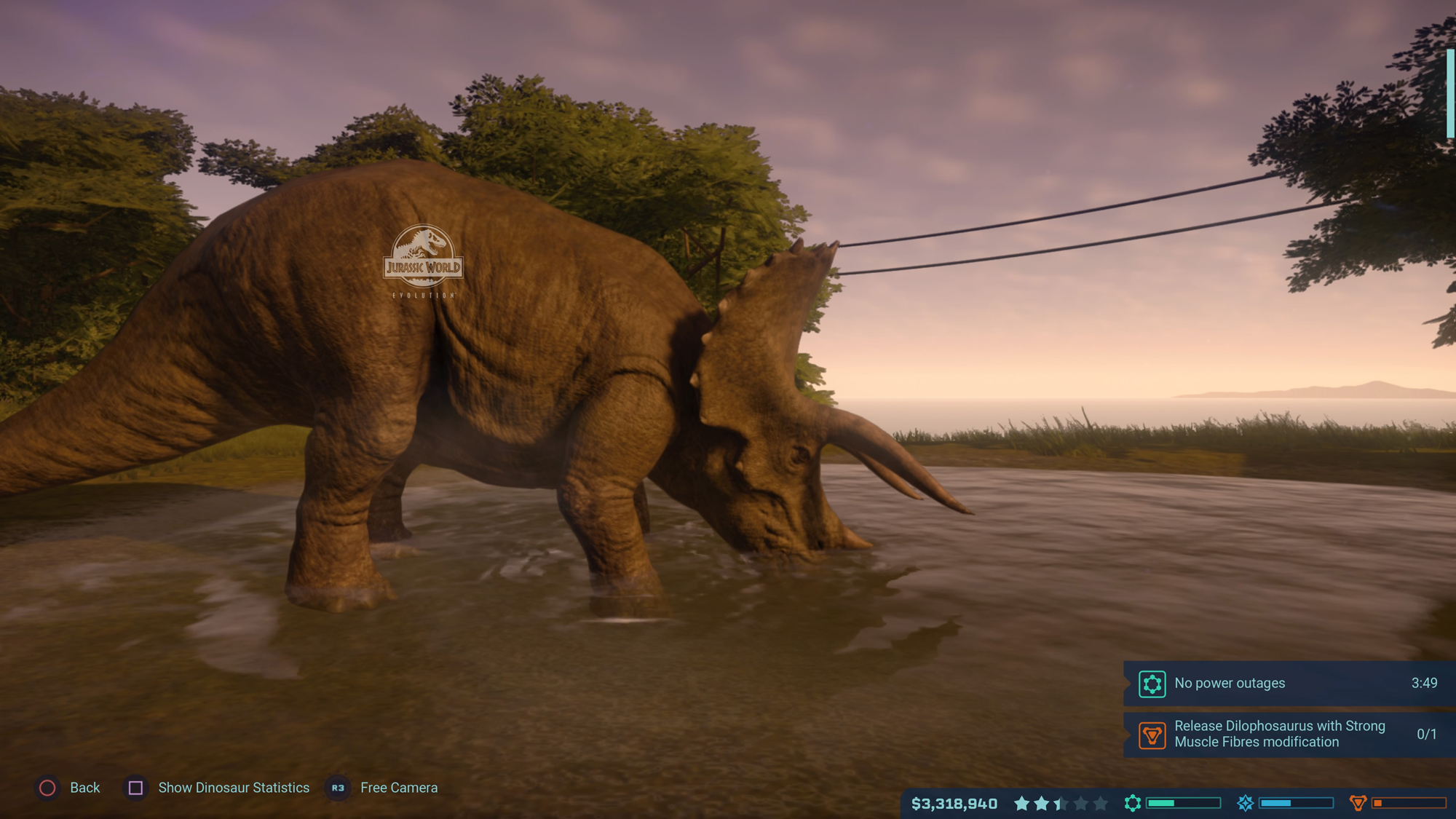
Task: Click the Back label text
Action: (x=84, y=788)
